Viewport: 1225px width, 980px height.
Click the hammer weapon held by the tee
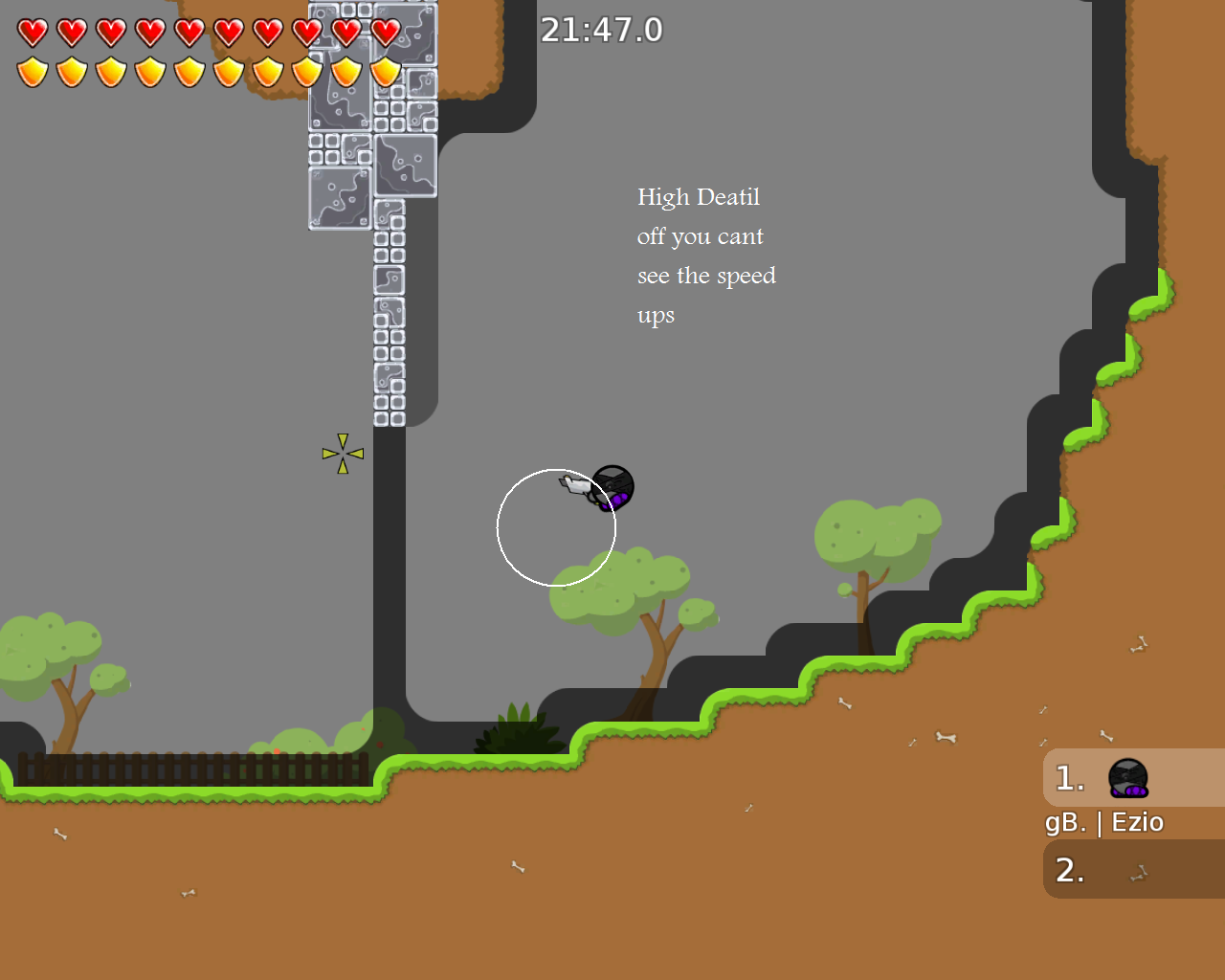(574, 486)
